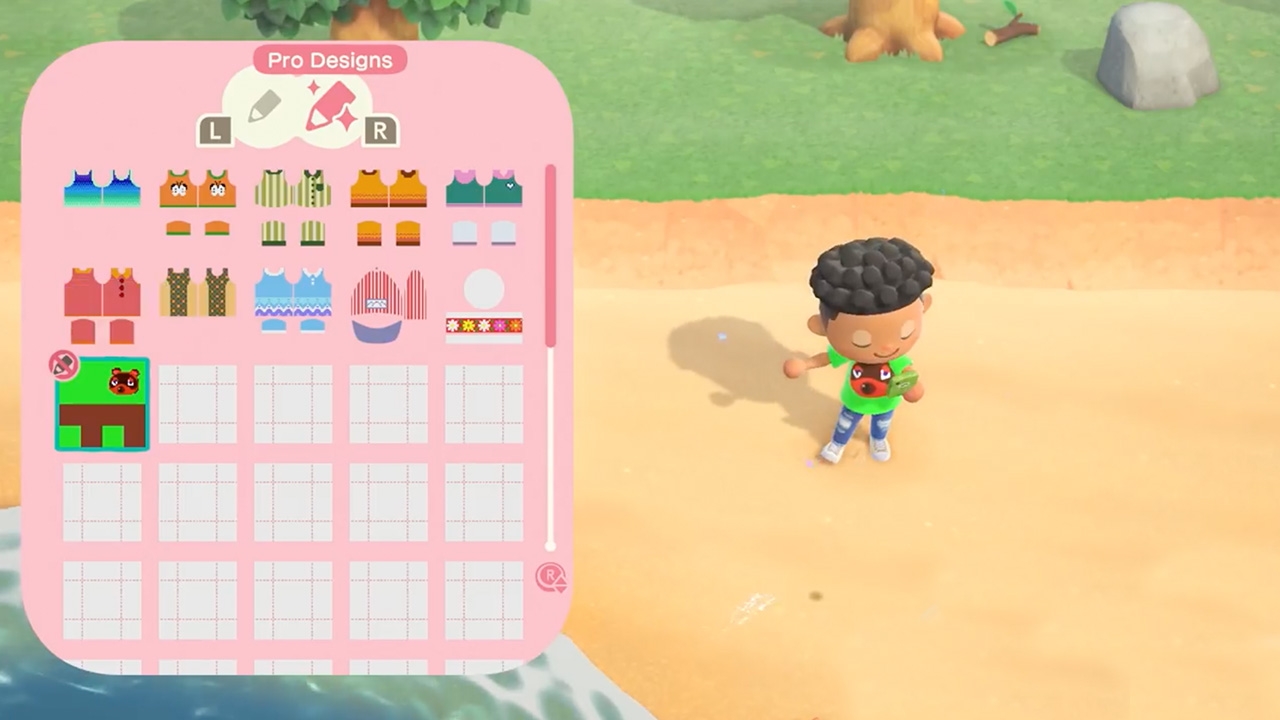This screenshot has height=720, width=1280.
Task: Select the brown patterned dress design
Action: click(x=197, y=293)
